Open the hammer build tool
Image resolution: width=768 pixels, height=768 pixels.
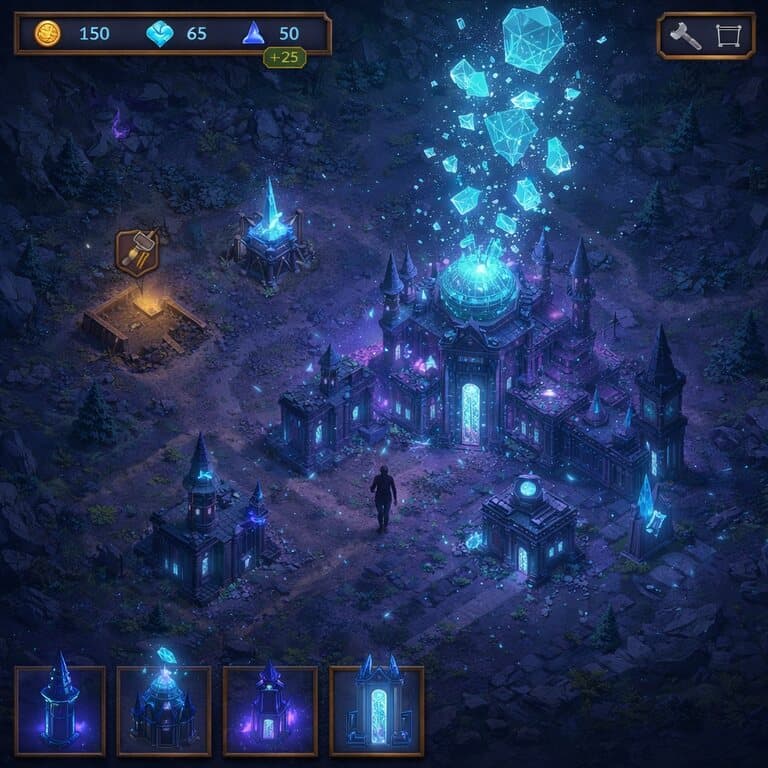click(685, 36)
